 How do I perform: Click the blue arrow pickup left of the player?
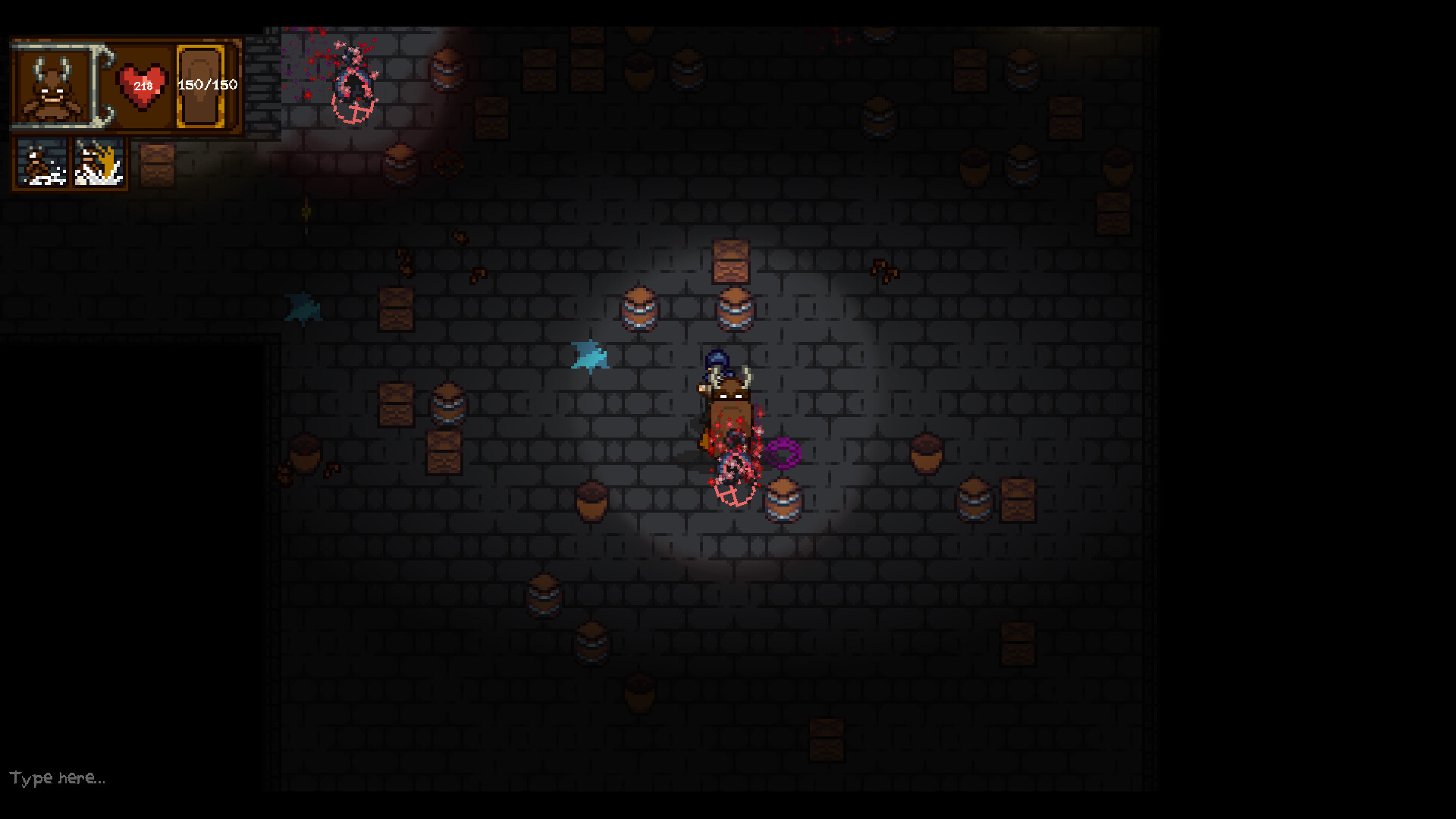tap(590, 355)
